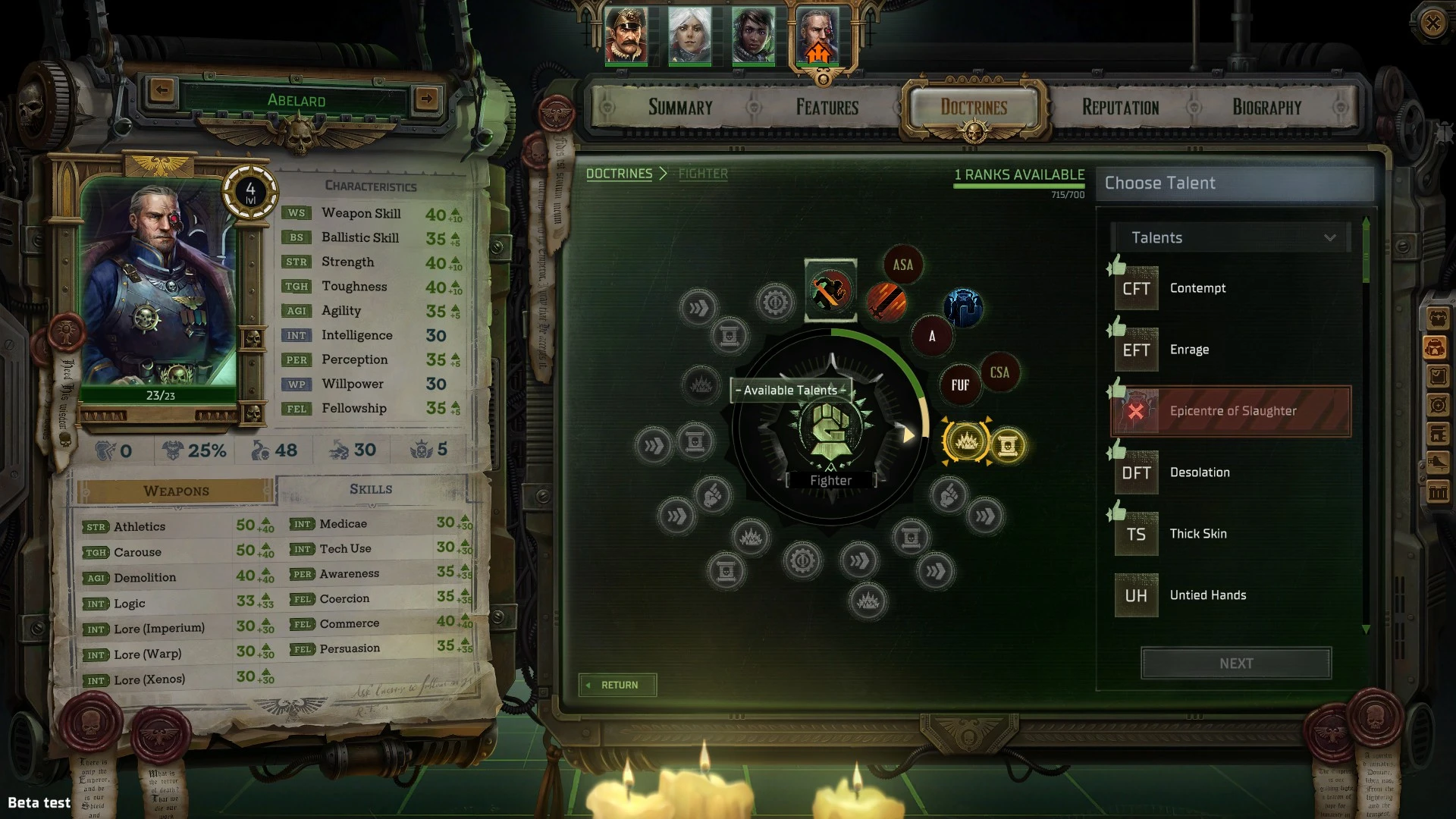
Task: Follow the Doctrines breadcrumb link
Action: (619, 174)
